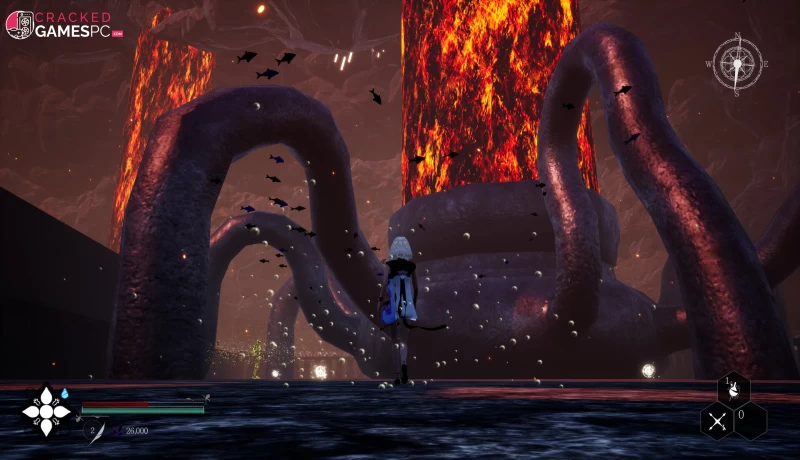Viewport: 800px width, 460px height.
Task: Click the white flower petal emblem
Action: 45,411
